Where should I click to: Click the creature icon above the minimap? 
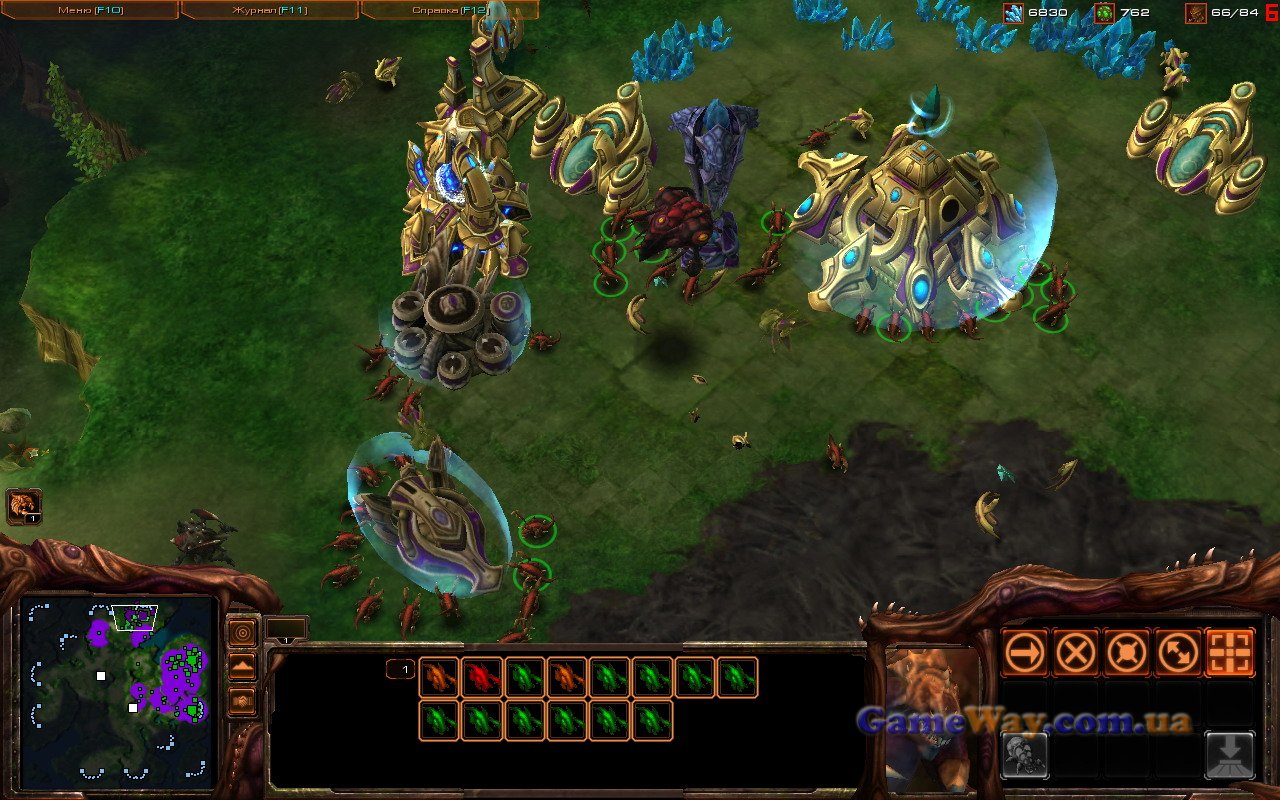pyautogui.click(x=23, y=506)
